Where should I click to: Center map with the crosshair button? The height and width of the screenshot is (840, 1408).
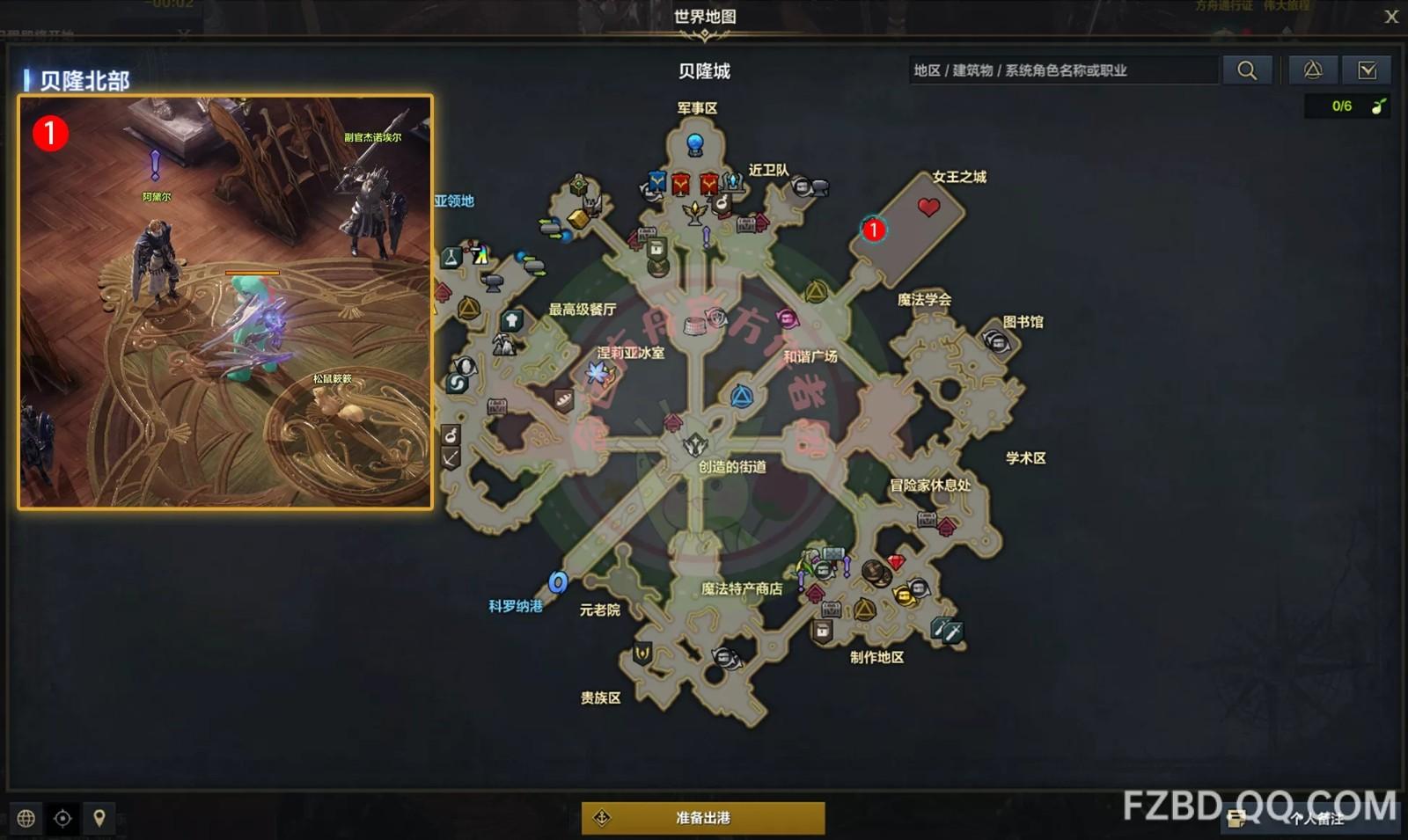62,819
